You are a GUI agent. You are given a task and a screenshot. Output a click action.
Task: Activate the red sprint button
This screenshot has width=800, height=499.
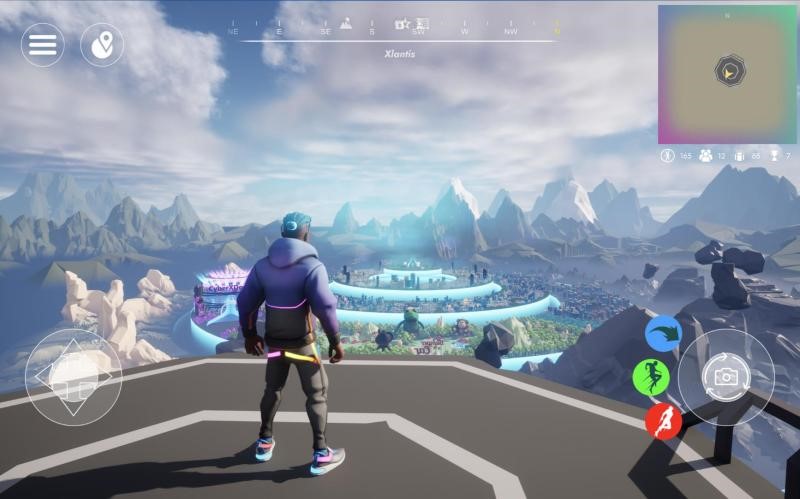coord(663,422)
